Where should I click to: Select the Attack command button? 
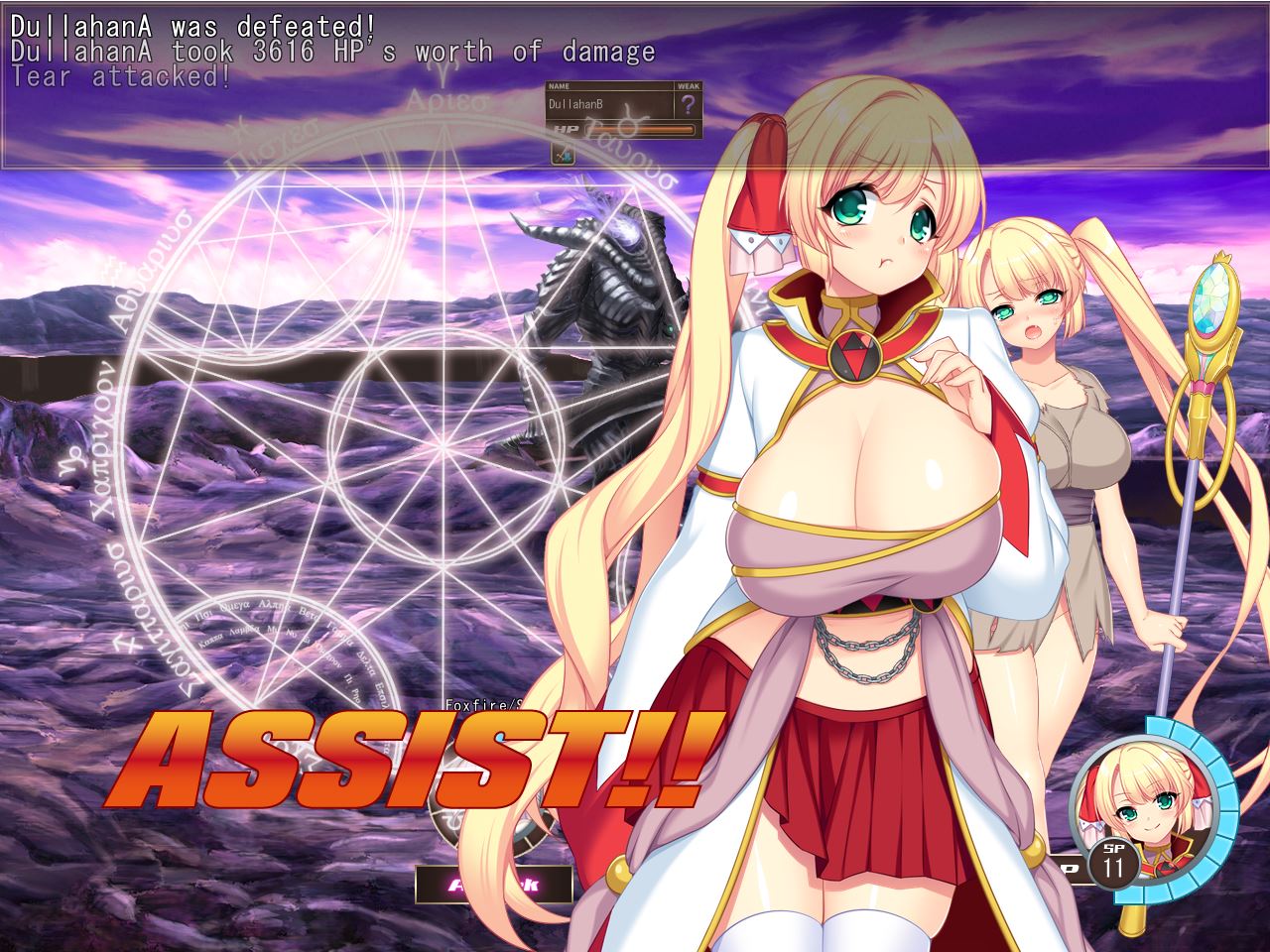coord(493,884)
